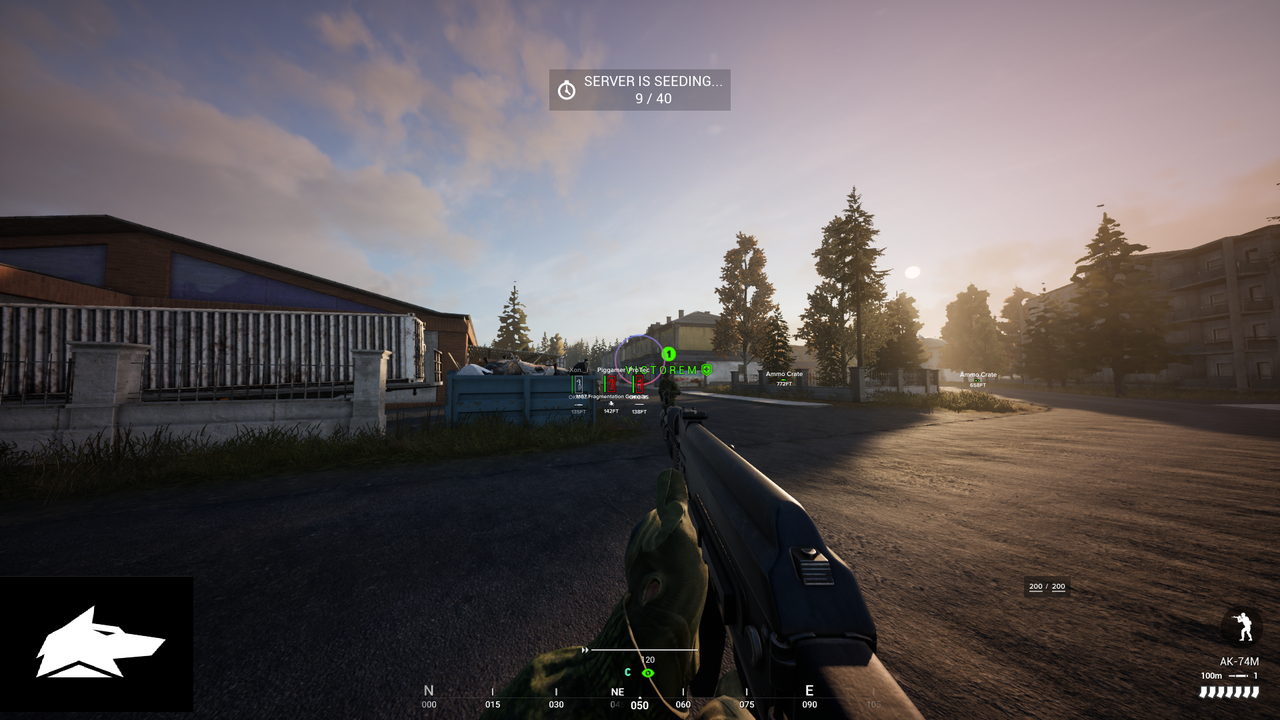The height and width of the screenshot is (720, 1280).
Task: Click the 200/200 ammo counter
Action: coord(1046,586)
